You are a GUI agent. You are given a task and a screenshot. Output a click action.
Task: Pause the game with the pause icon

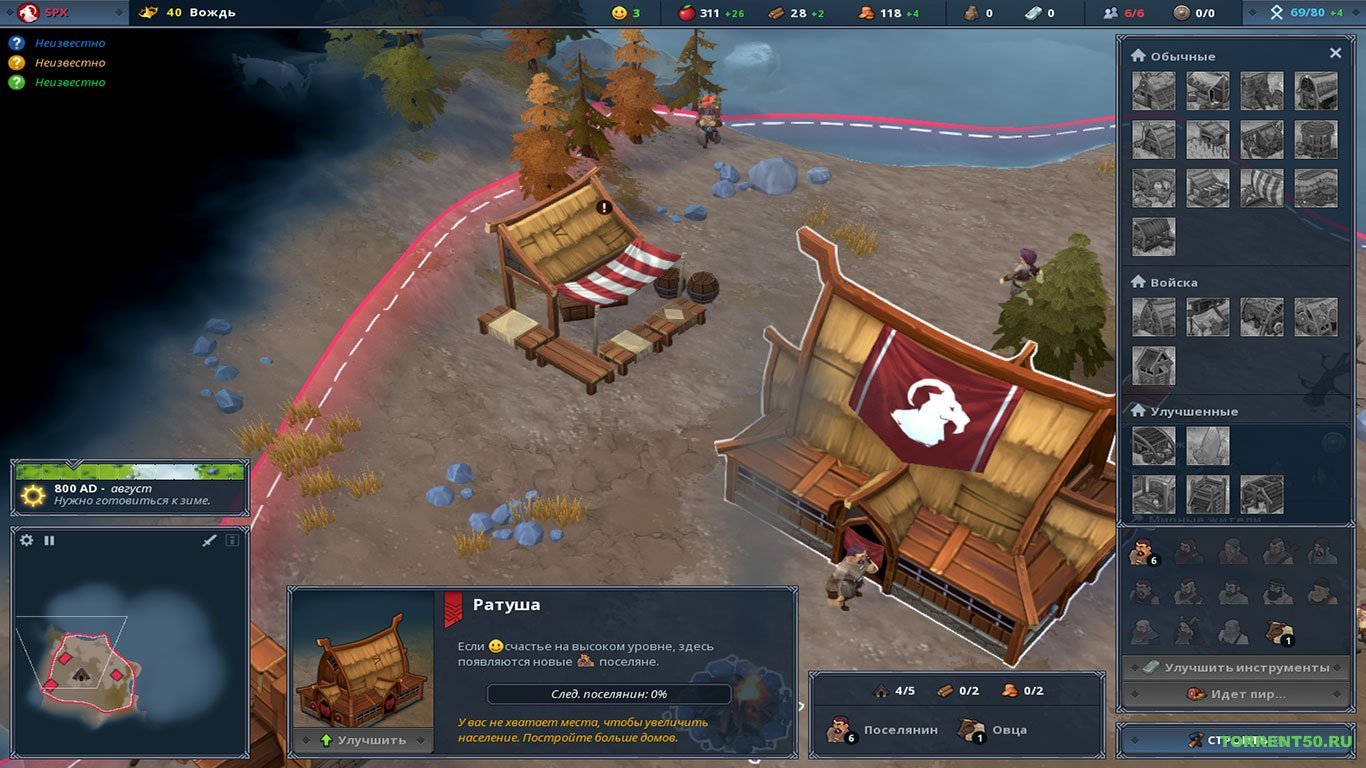pyautogui.click(x=48, y=539)
